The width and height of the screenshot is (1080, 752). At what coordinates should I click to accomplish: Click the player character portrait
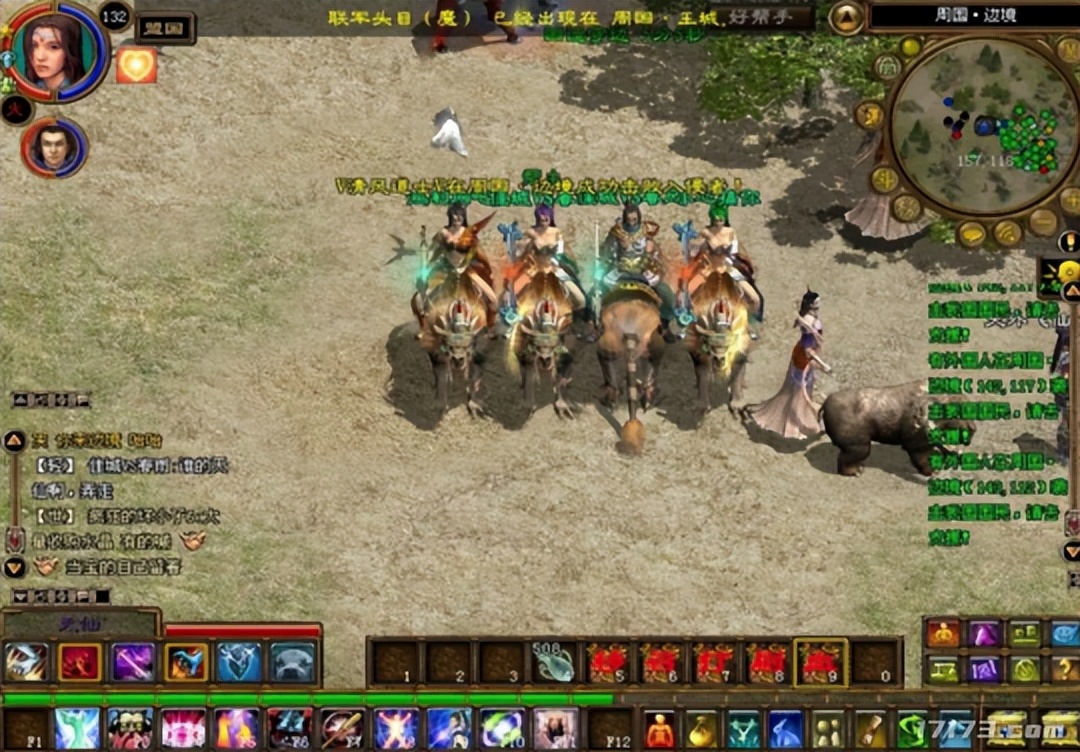tap(56, 50)
